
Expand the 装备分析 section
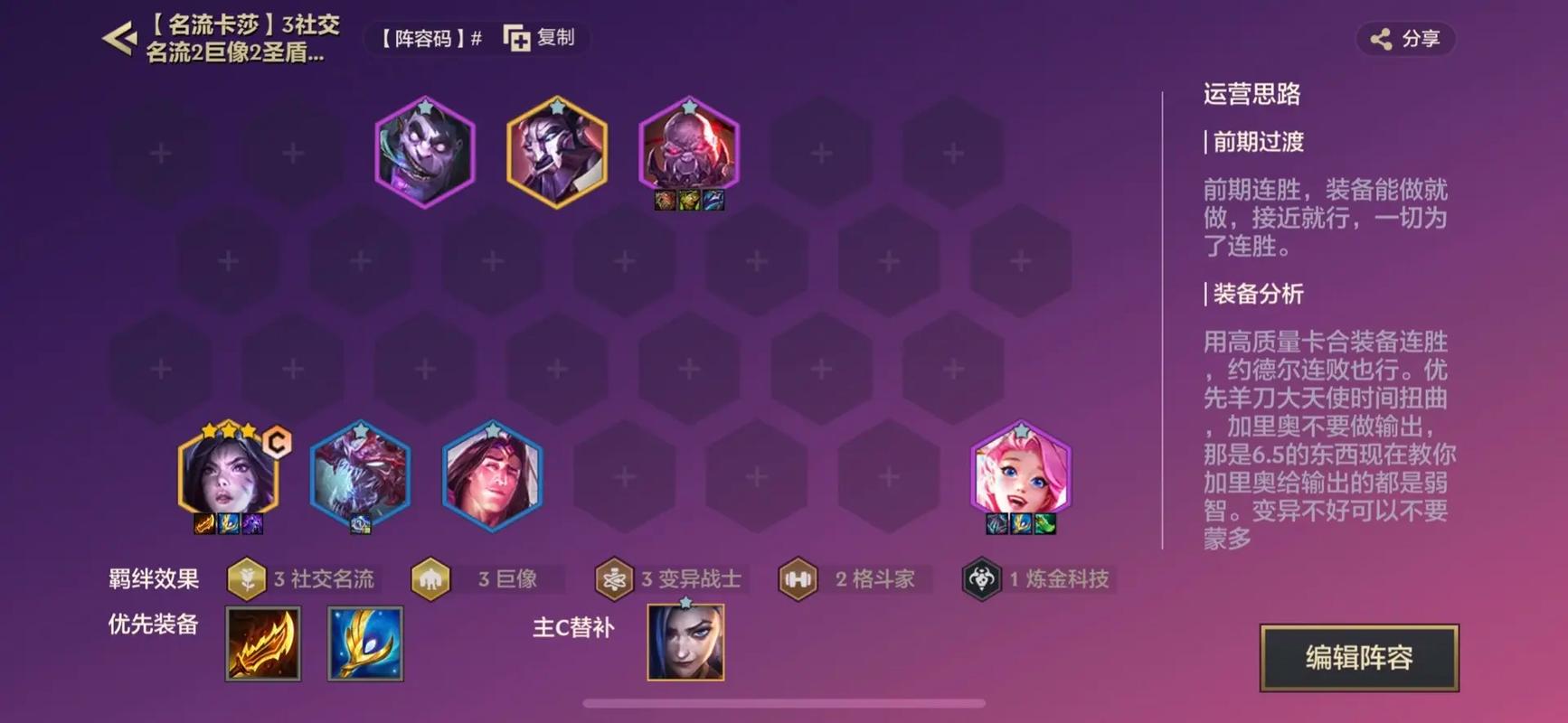tap(1257, 294)
